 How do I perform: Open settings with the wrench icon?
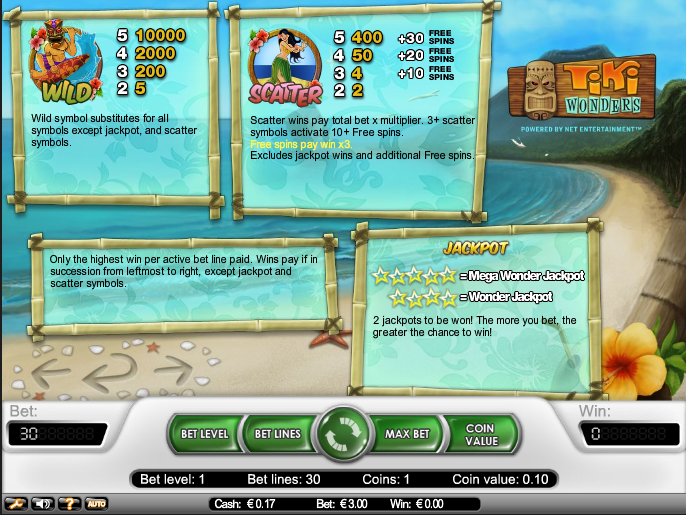(16, 503)
